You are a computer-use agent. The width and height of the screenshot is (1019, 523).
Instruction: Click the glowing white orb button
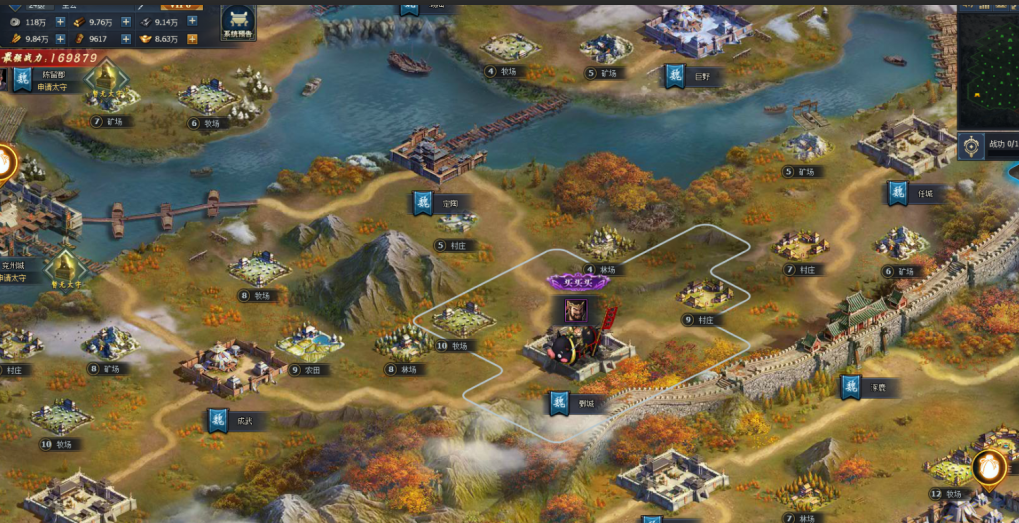coord(989,466)
